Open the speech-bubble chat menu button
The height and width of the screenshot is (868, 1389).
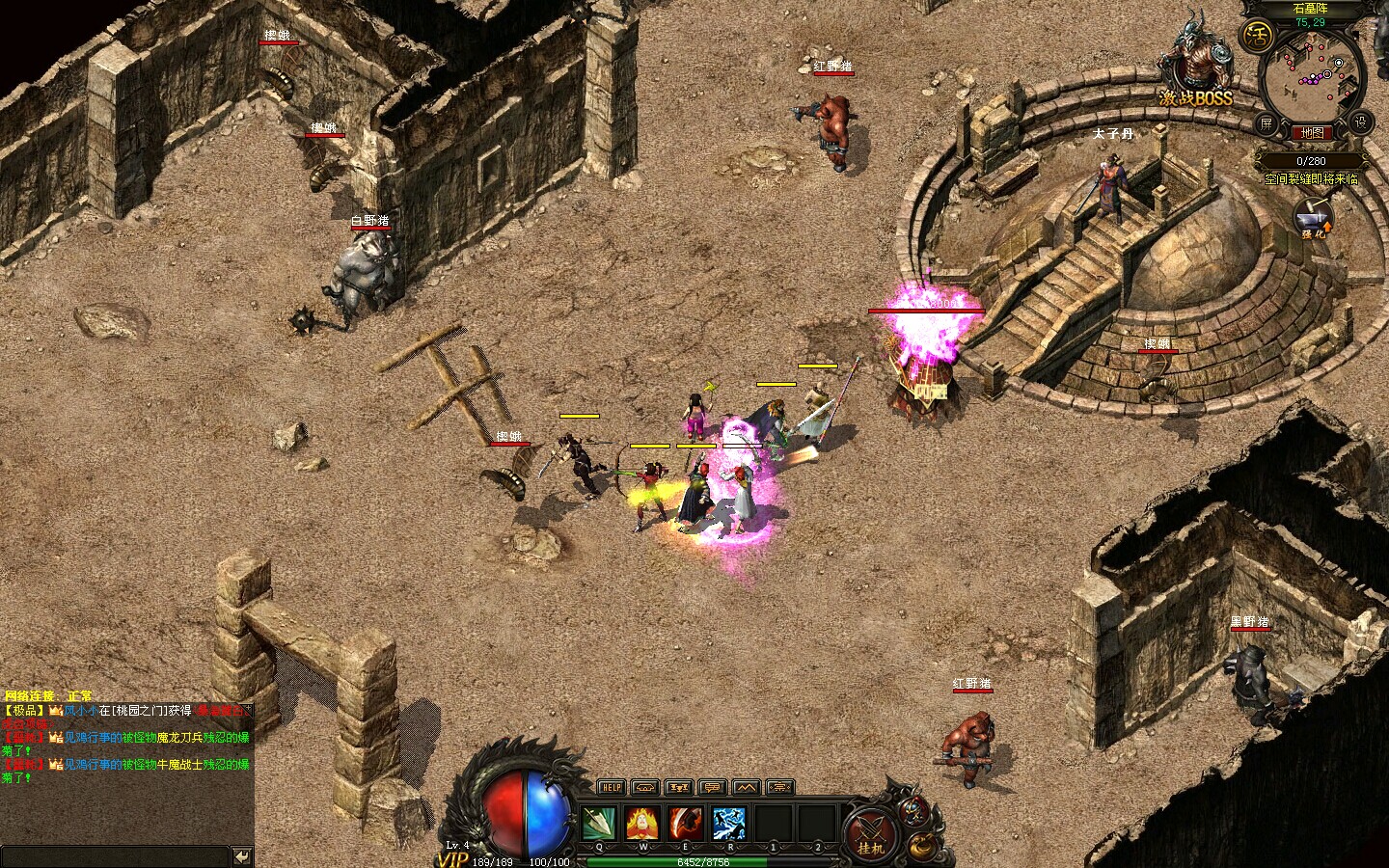[x=714, y=787]
